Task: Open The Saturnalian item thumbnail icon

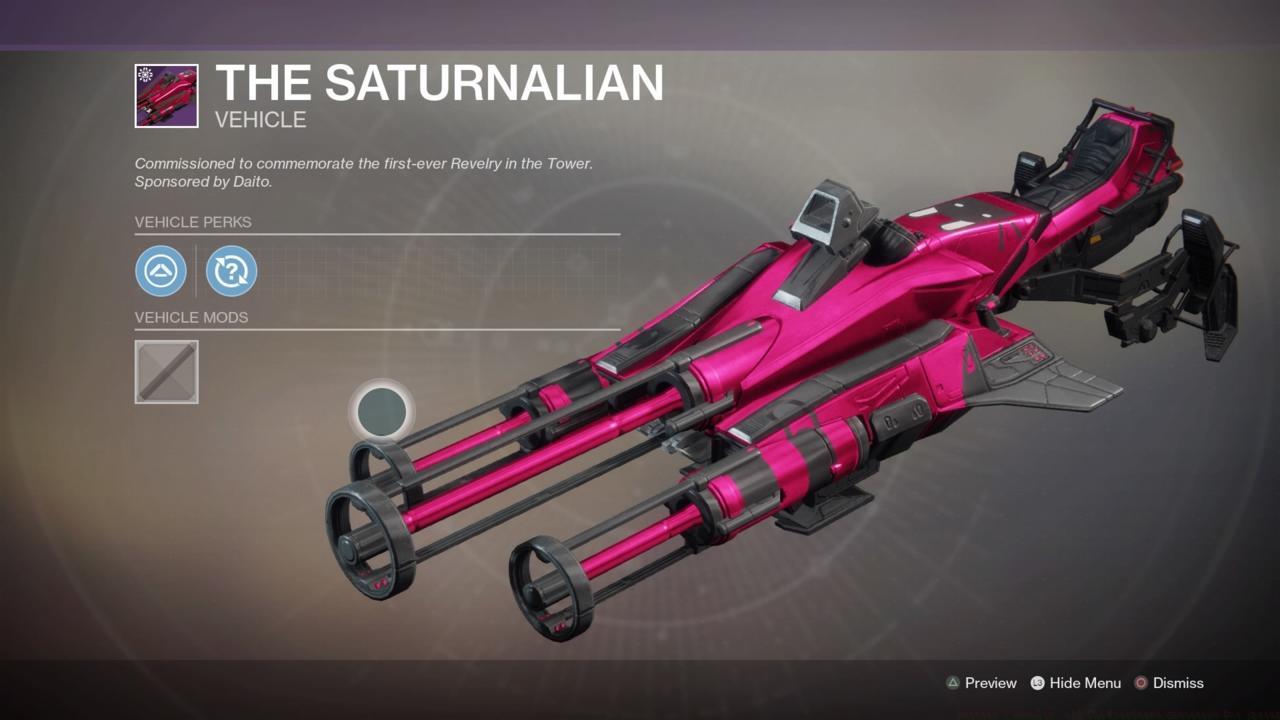Action: (x=166, y=95)
